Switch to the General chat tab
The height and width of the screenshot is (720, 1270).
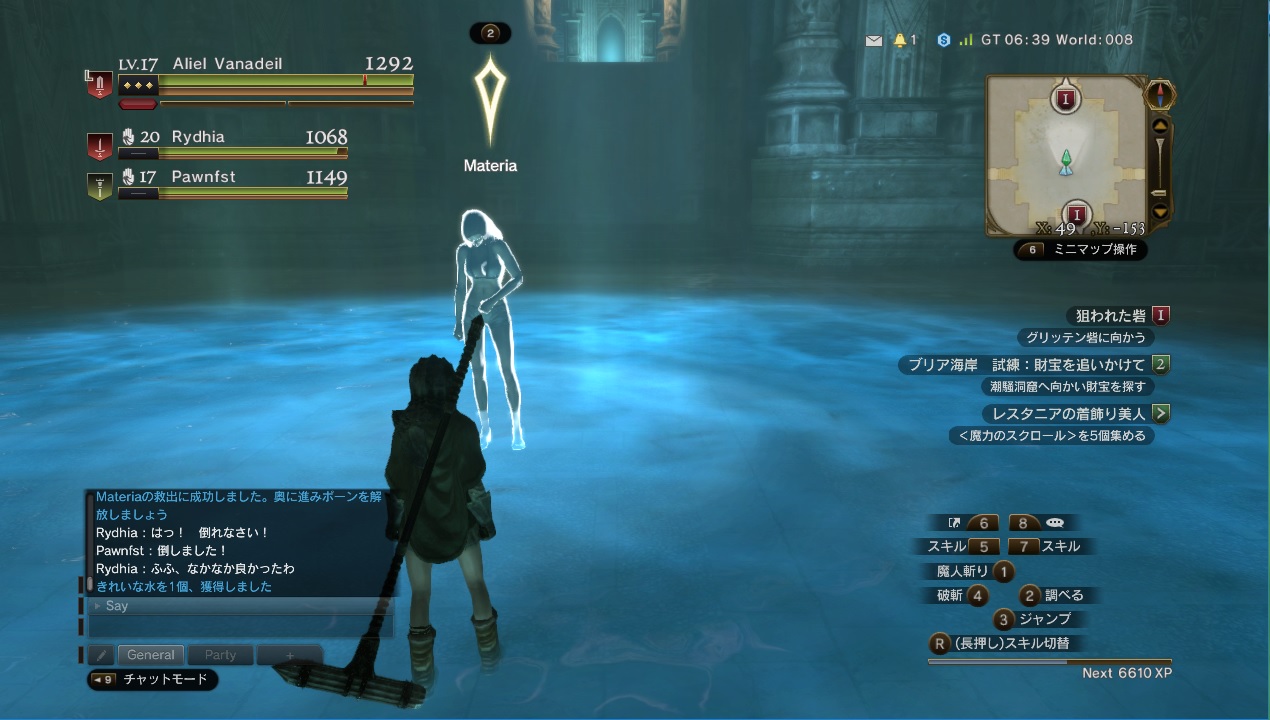coord(151,655)
